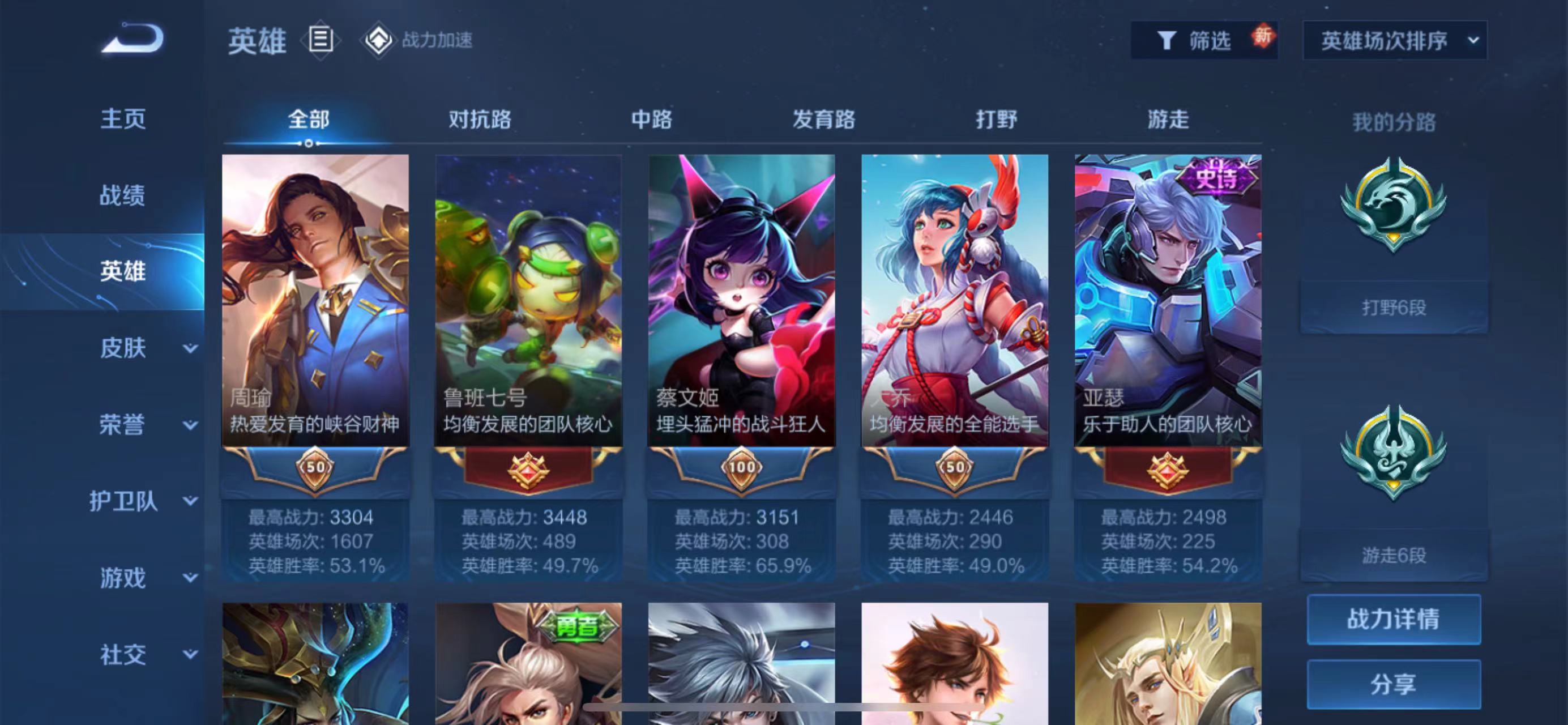Screen dimensions: 1568x725
Task: Tap the 分享 share button
Action: pyautogui.click(x=1393, y=684)
